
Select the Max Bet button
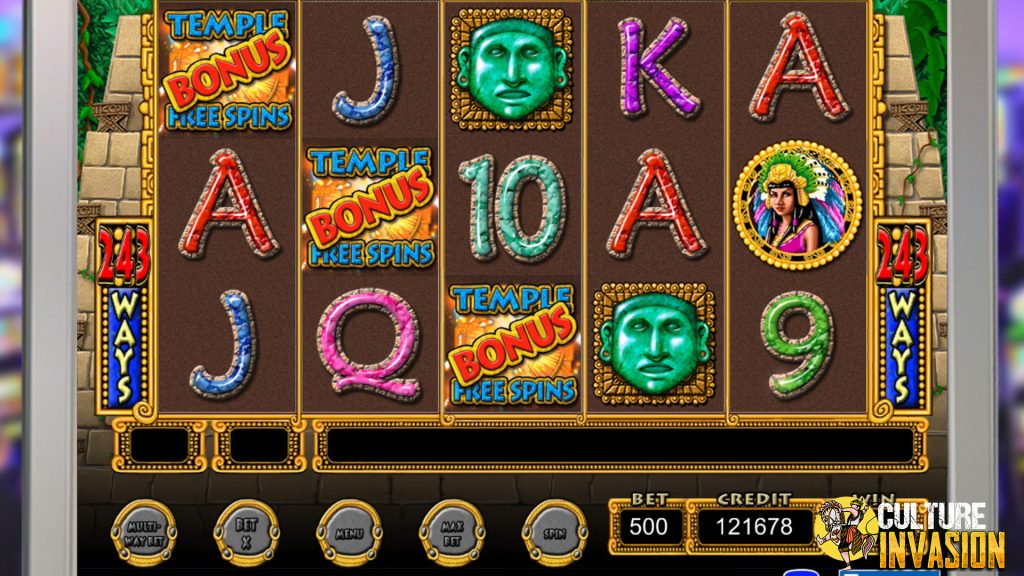(x=452, y=533)
